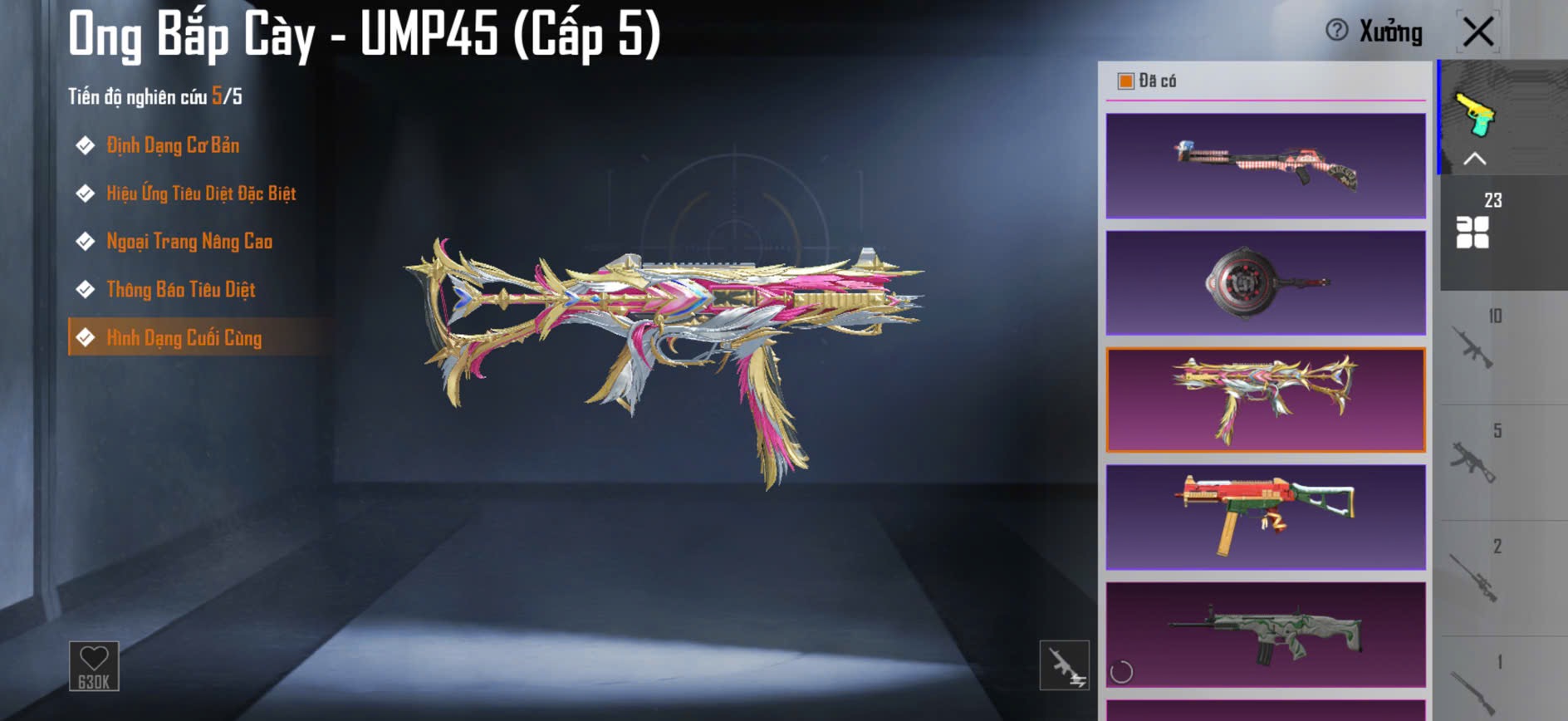Open the weapon swap icon button
The width and height of the screenshot is (1568, 721).
(1064, 665)
